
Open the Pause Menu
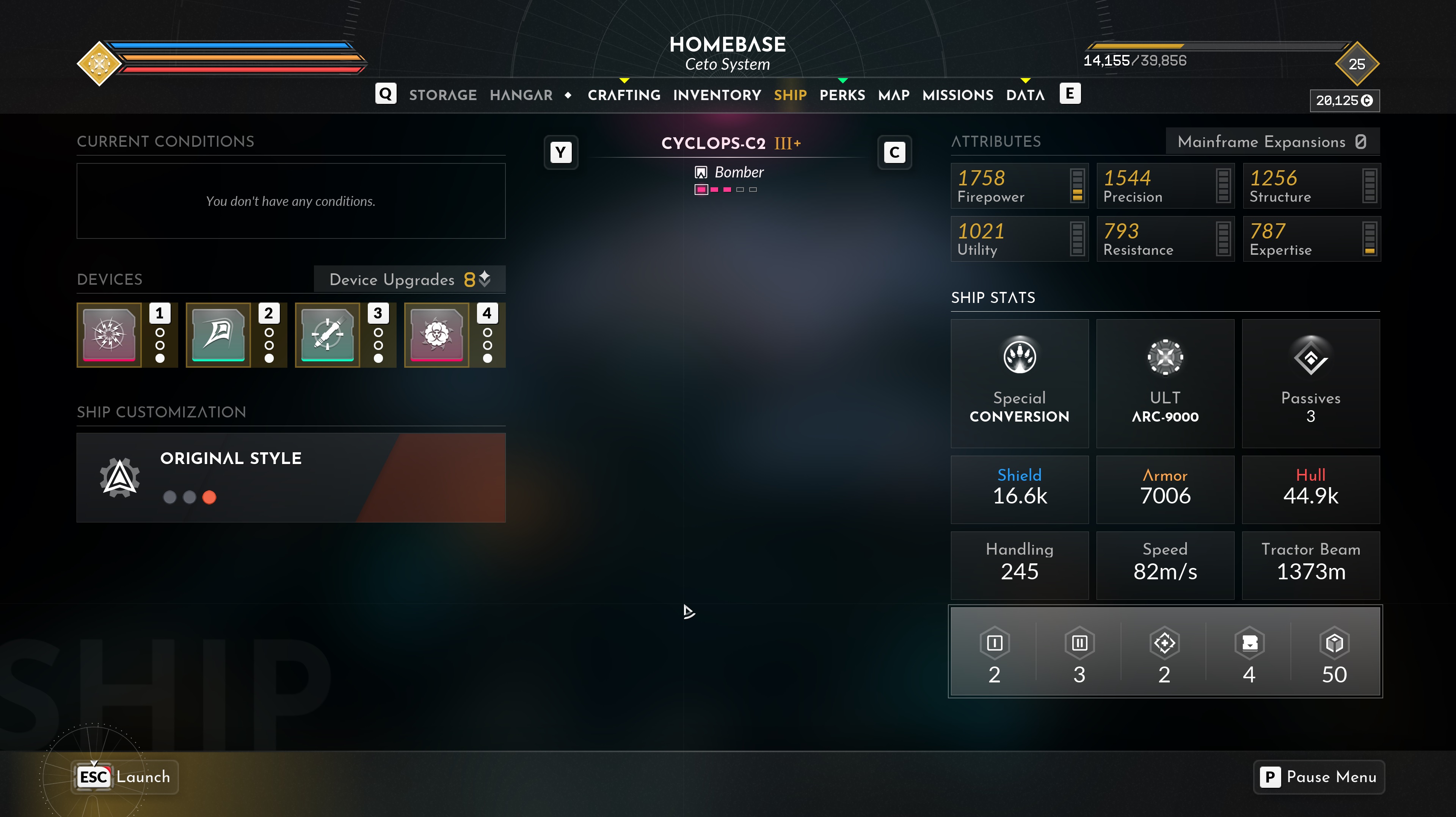tap(1319, 777)
